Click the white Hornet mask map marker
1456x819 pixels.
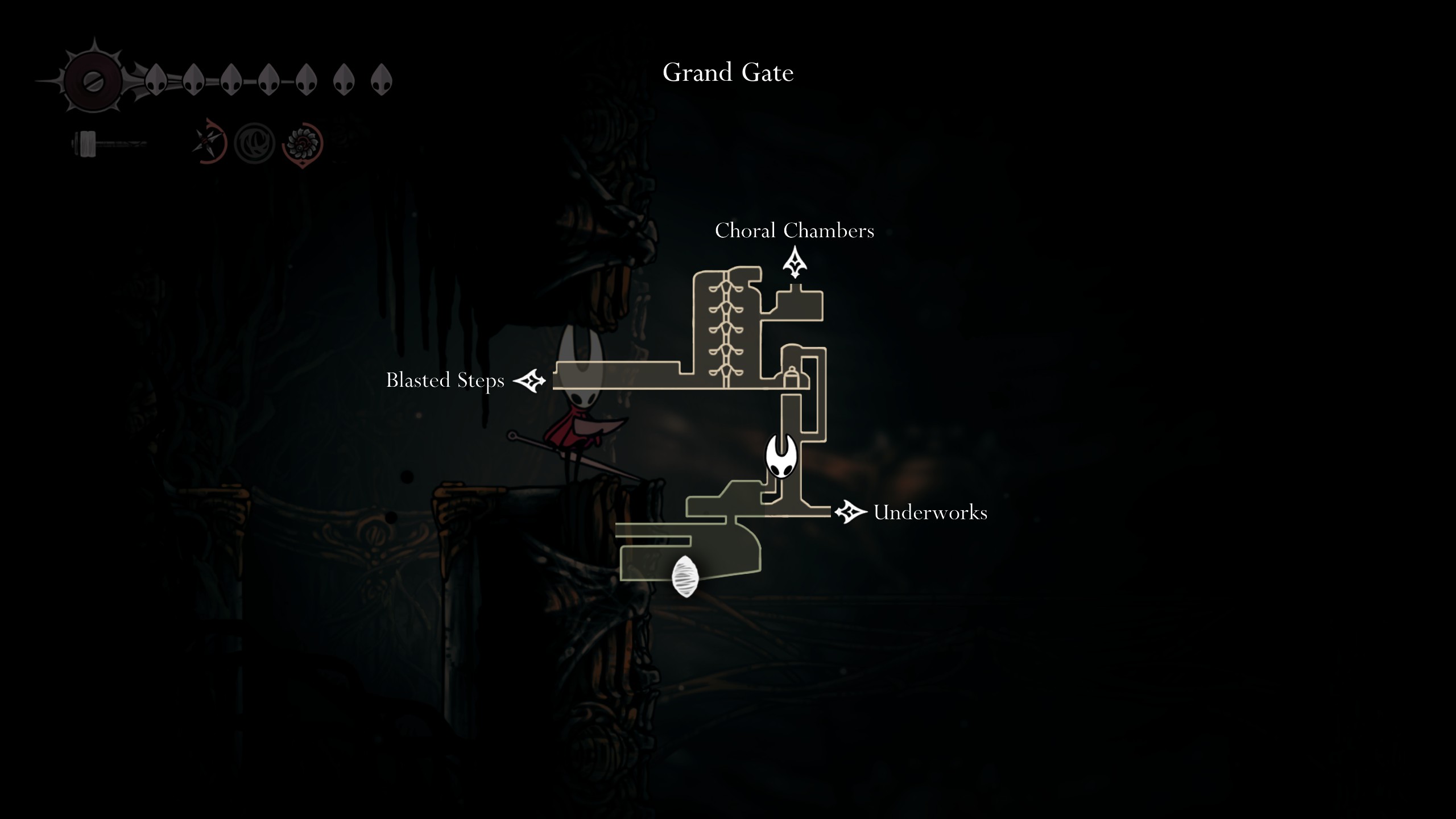[x=781, y=456]
